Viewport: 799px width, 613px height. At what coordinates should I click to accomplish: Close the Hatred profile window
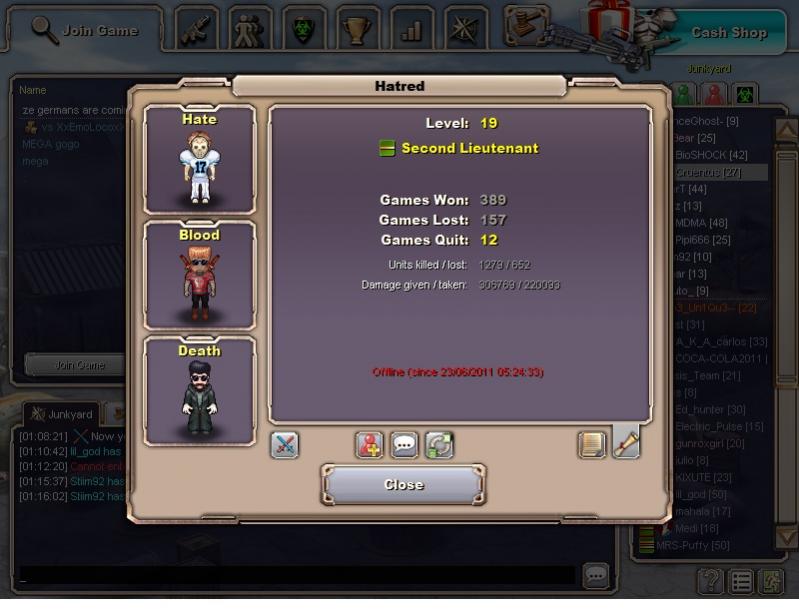(x=403, y=485)
